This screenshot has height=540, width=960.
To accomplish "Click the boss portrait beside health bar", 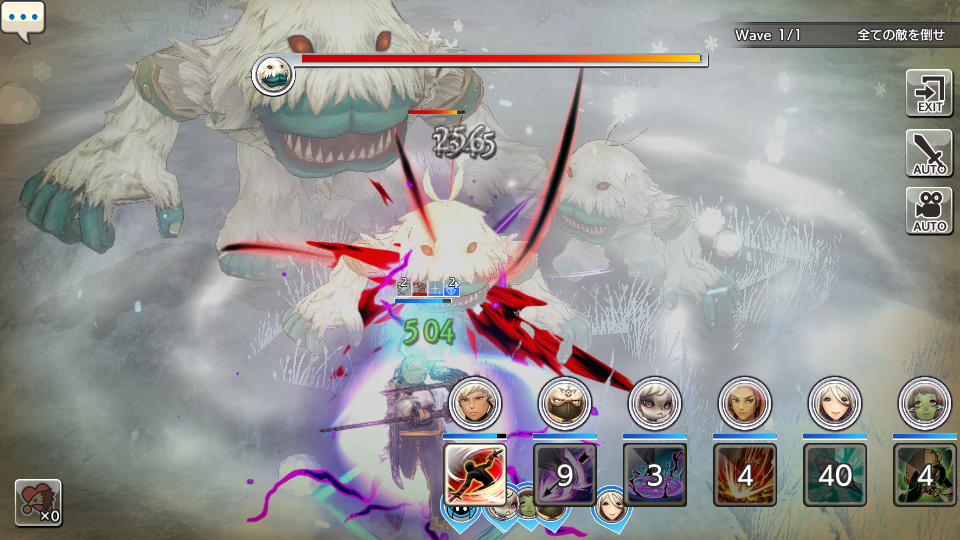I will pos(273,75).
